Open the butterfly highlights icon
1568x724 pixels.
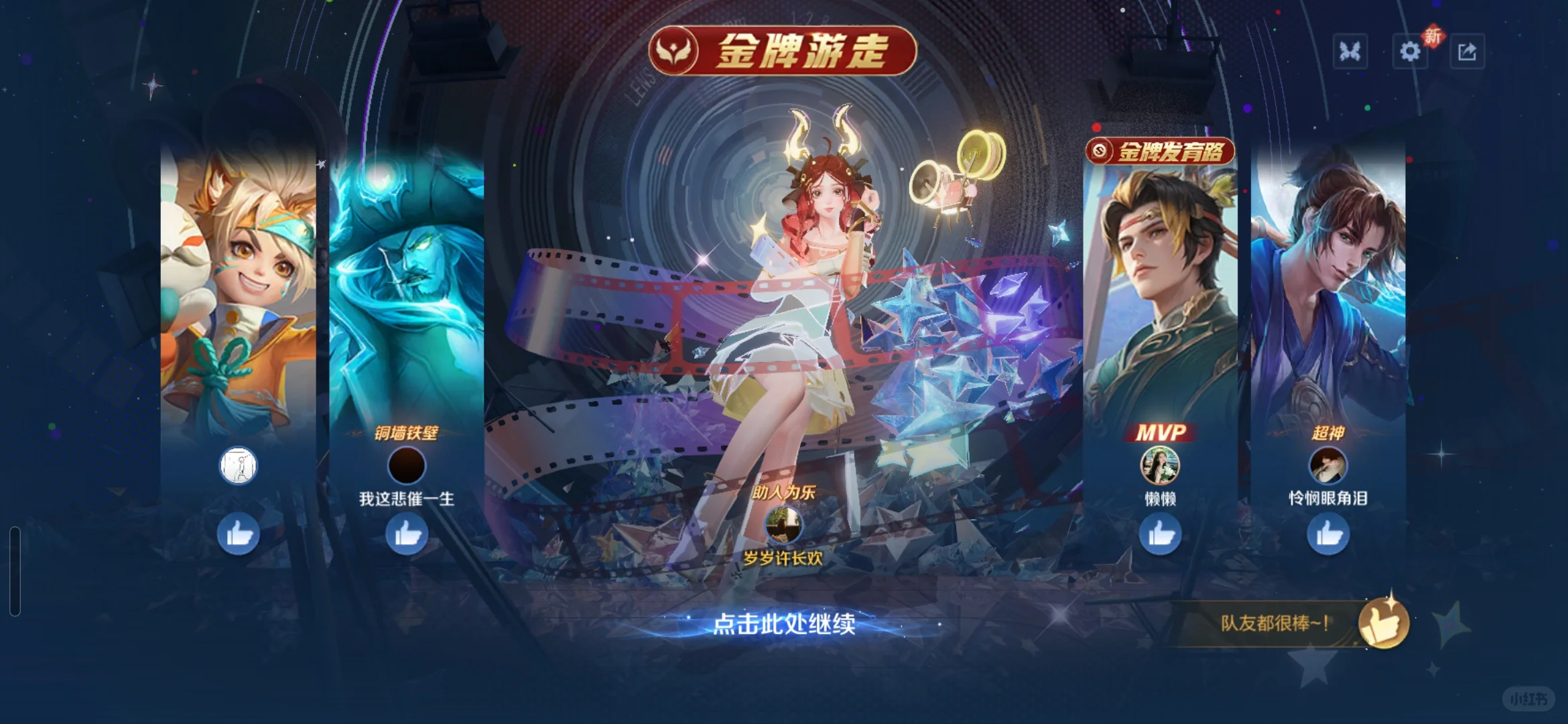click(1350, 51)
